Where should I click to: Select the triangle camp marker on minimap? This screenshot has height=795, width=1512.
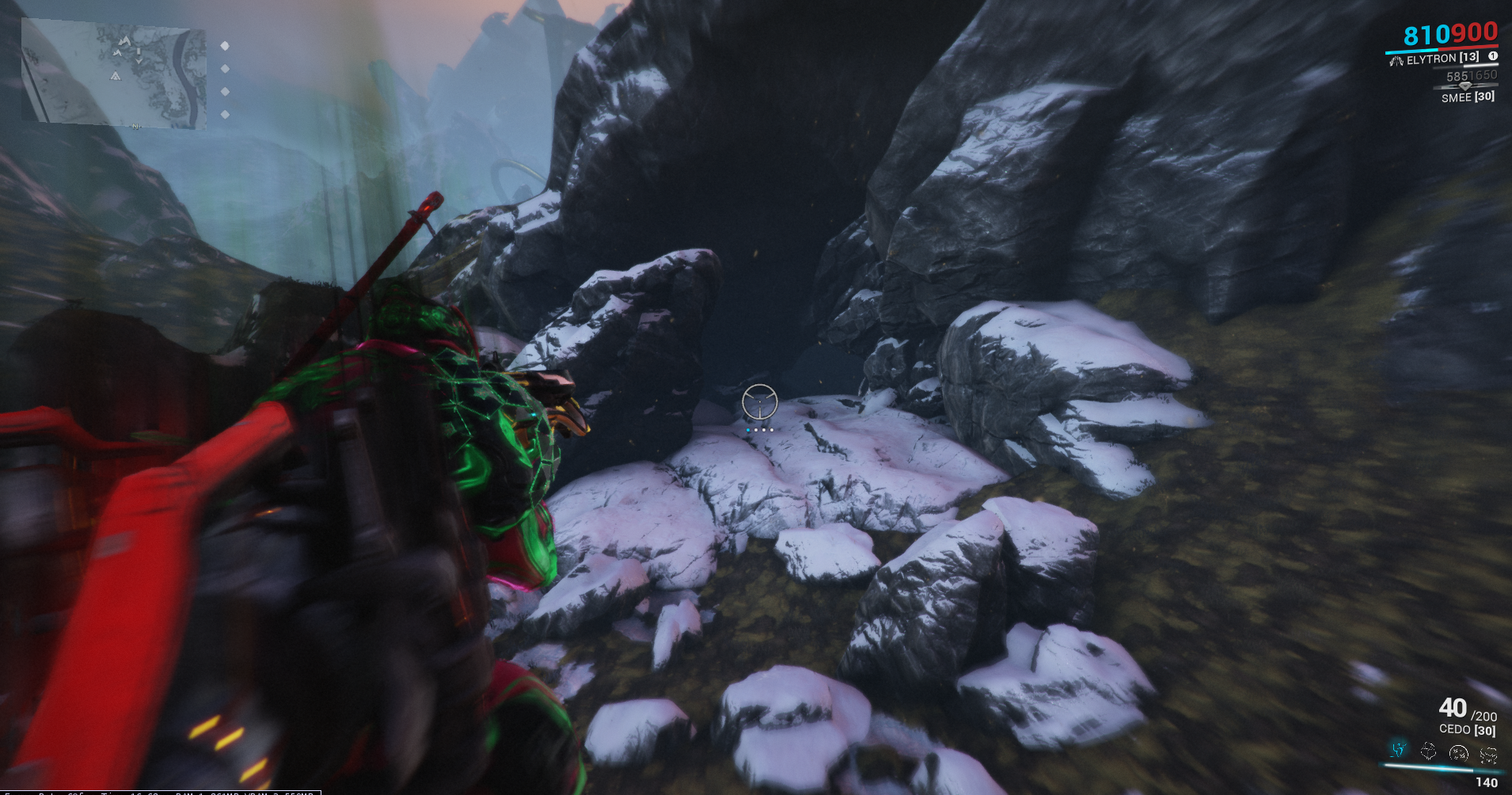point(115,76)
